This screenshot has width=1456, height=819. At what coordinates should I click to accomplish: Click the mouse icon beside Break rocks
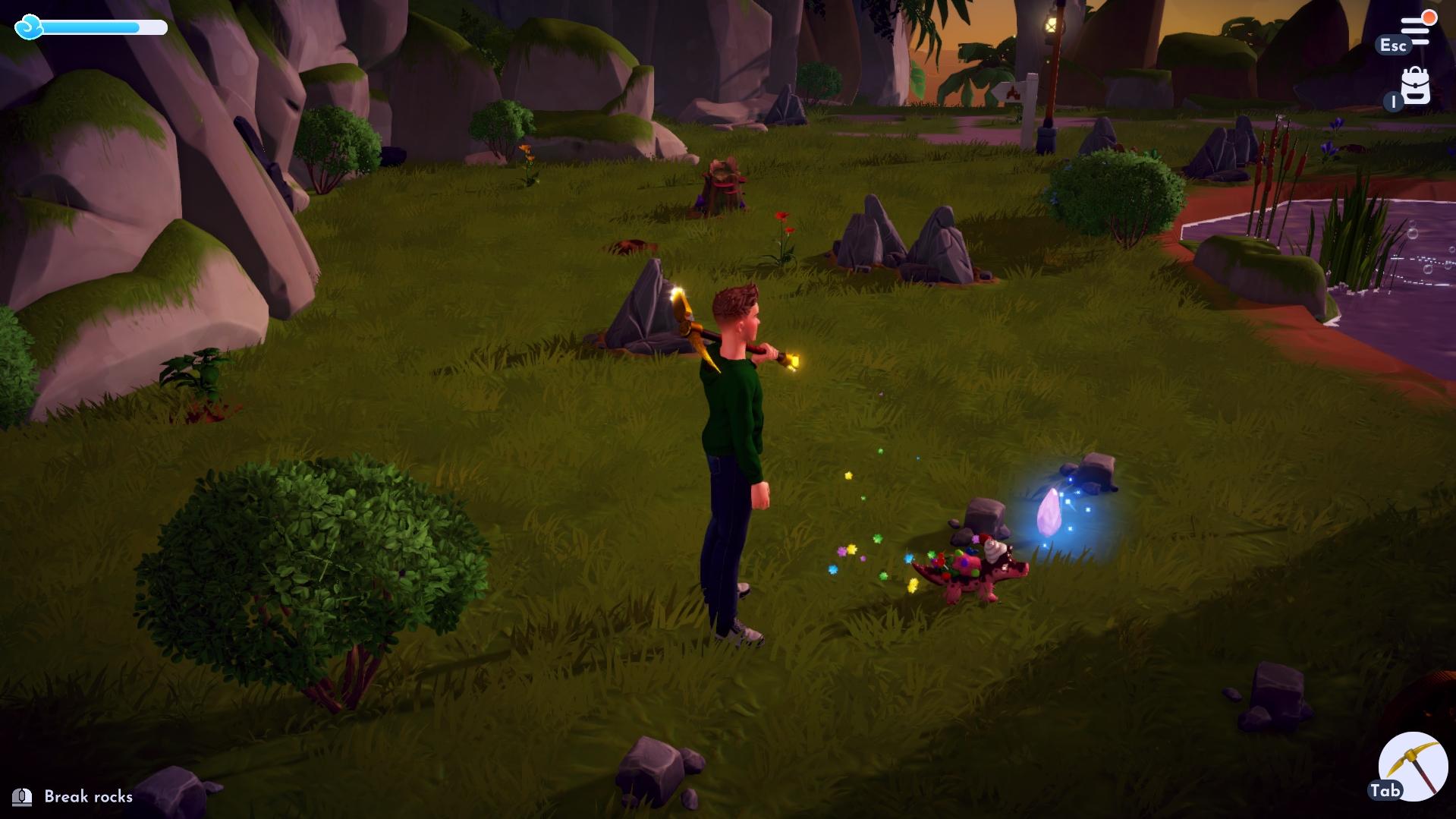click(x=23, y=797)
